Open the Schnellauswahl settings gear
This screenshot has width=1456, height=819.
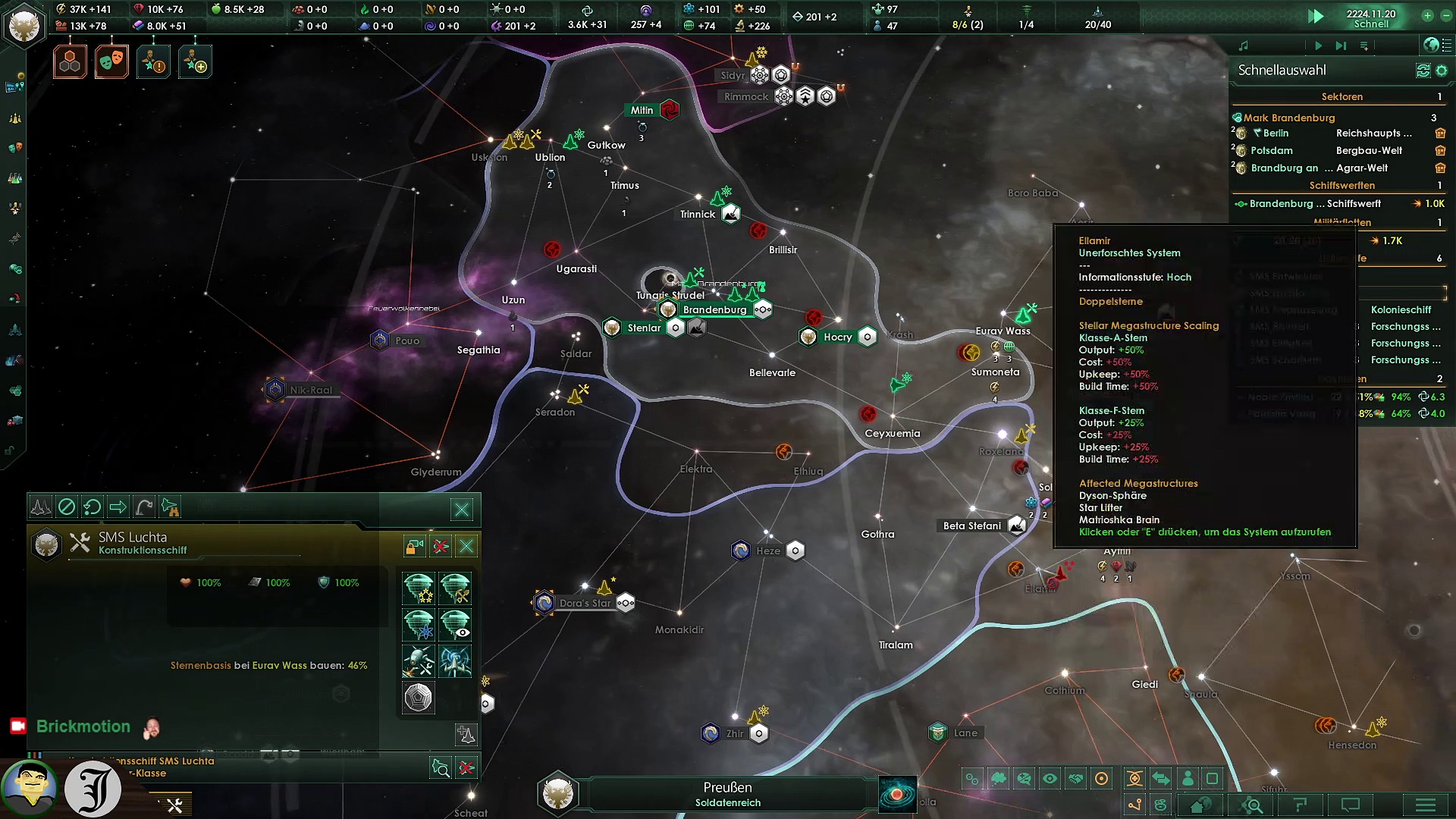[x=1442, y=71]
